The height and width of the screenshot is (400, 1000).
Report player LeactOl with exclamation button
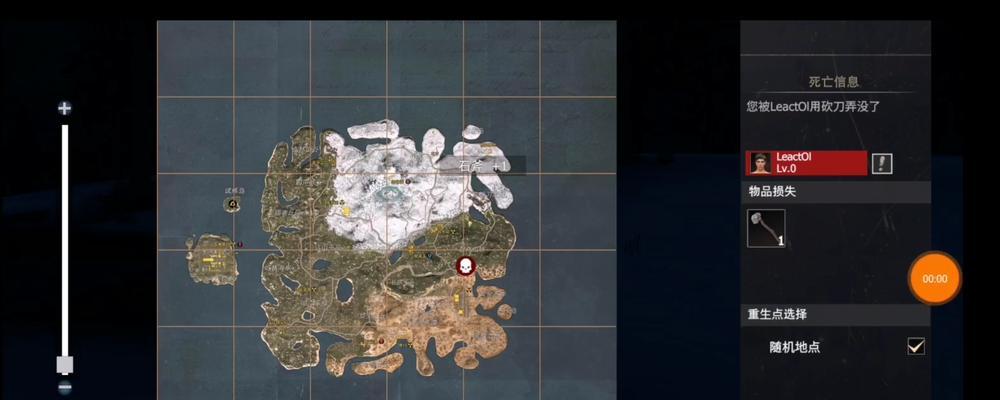click(882, 163)
